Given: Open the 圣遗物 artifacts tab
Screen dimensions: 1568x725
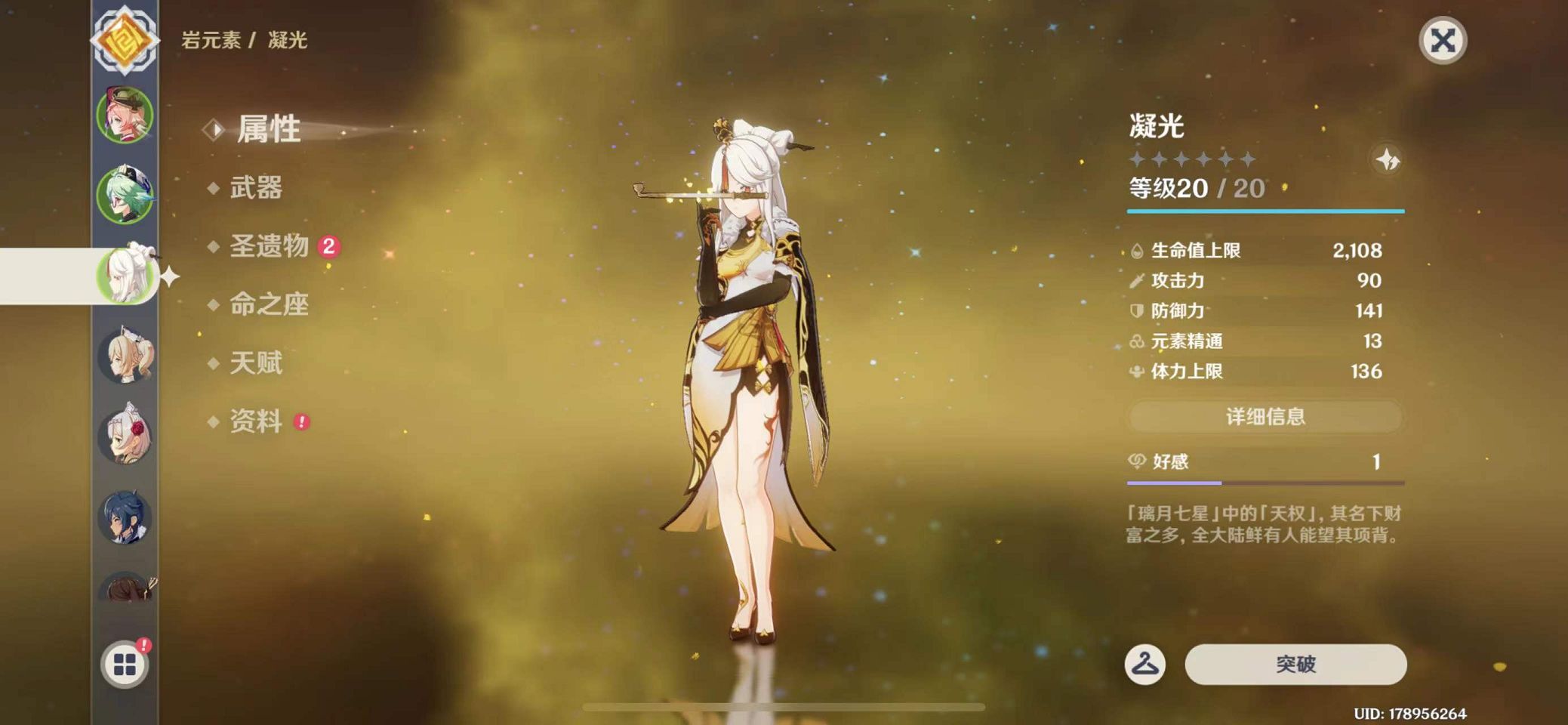Looking at the screenshot, I should click(270, 246).
